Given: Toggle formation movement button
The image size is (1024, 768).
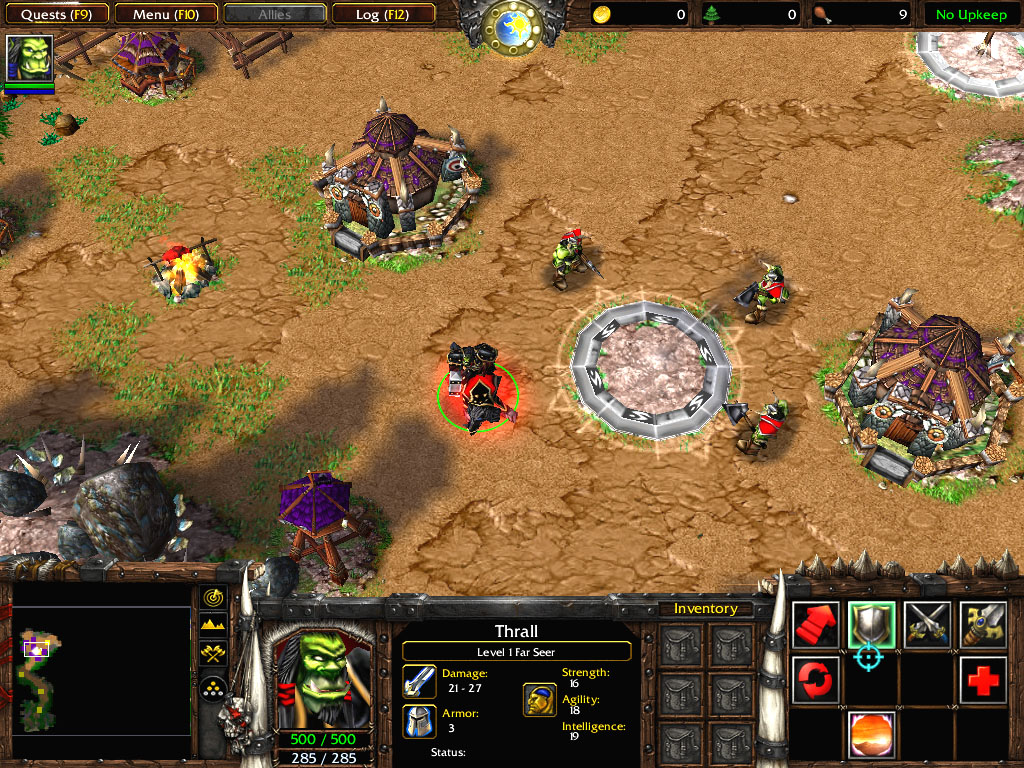Looking at the screenshot, I should point(213,688).
